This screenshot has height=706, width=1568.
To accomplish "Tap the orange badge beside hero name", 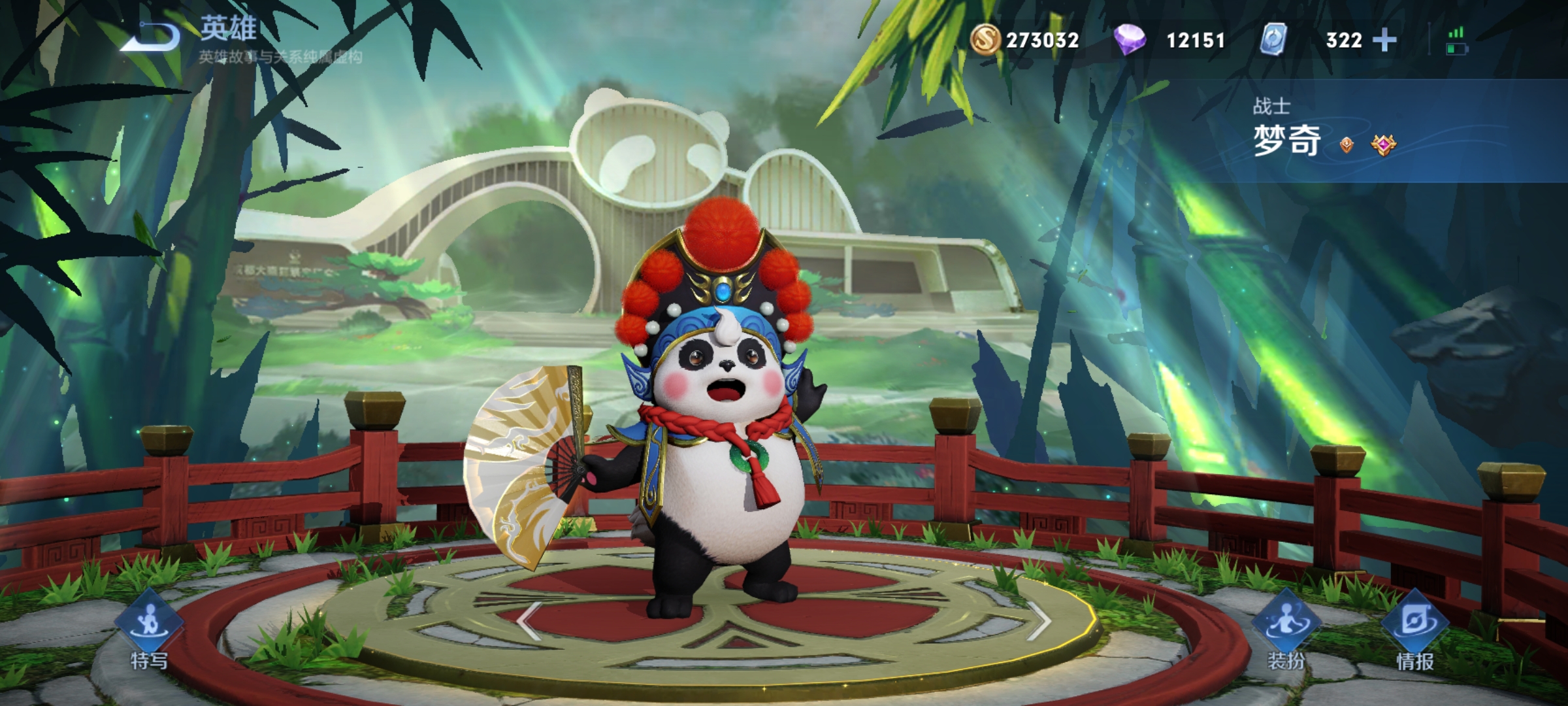I will pyautogui.click(x=1347, y=144).
